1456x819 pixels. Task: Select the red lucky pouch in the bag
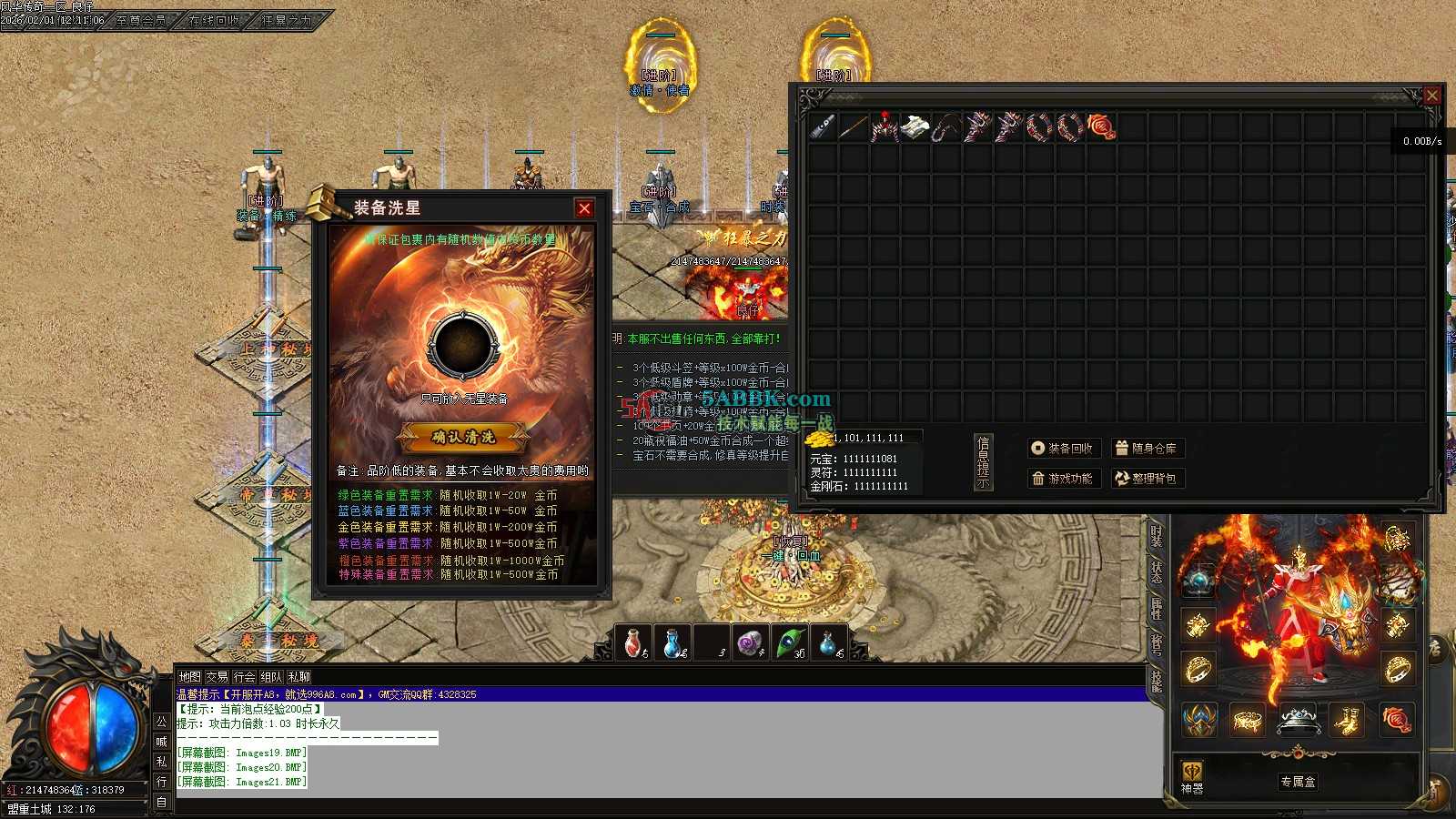point(1101,126)
